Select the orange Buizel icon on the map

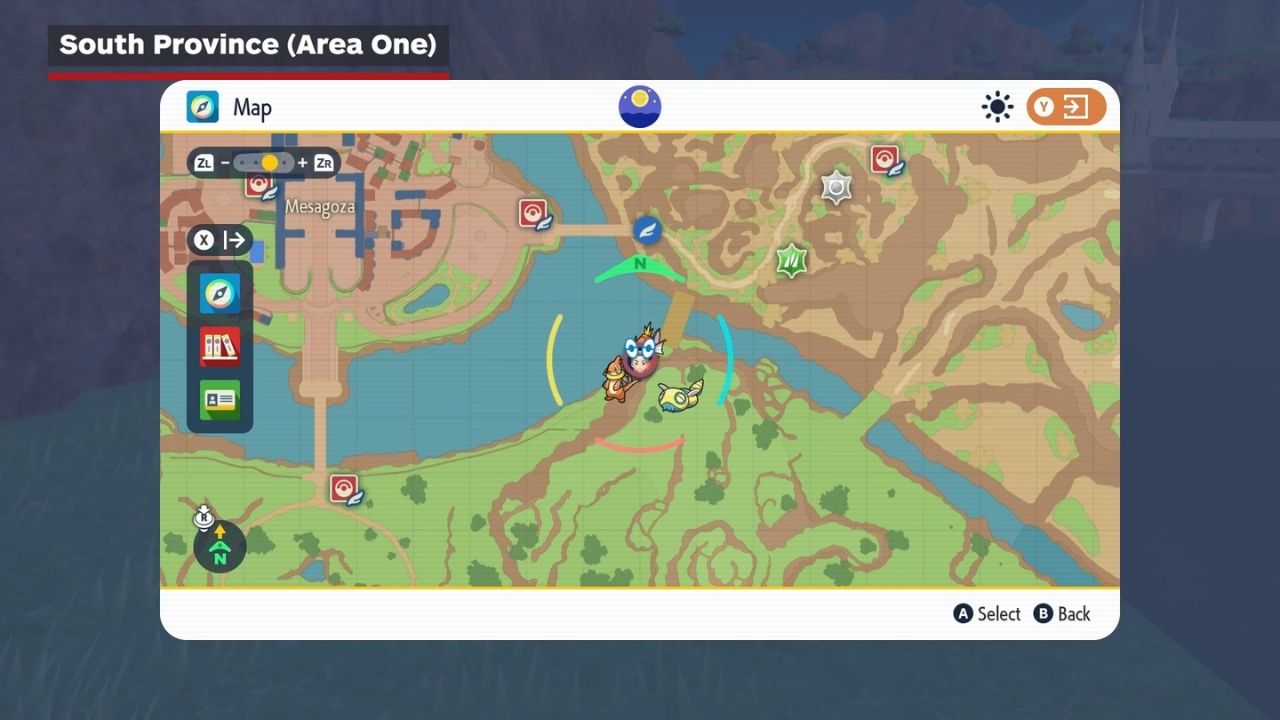pyautogui.click(x=615, y=380)
